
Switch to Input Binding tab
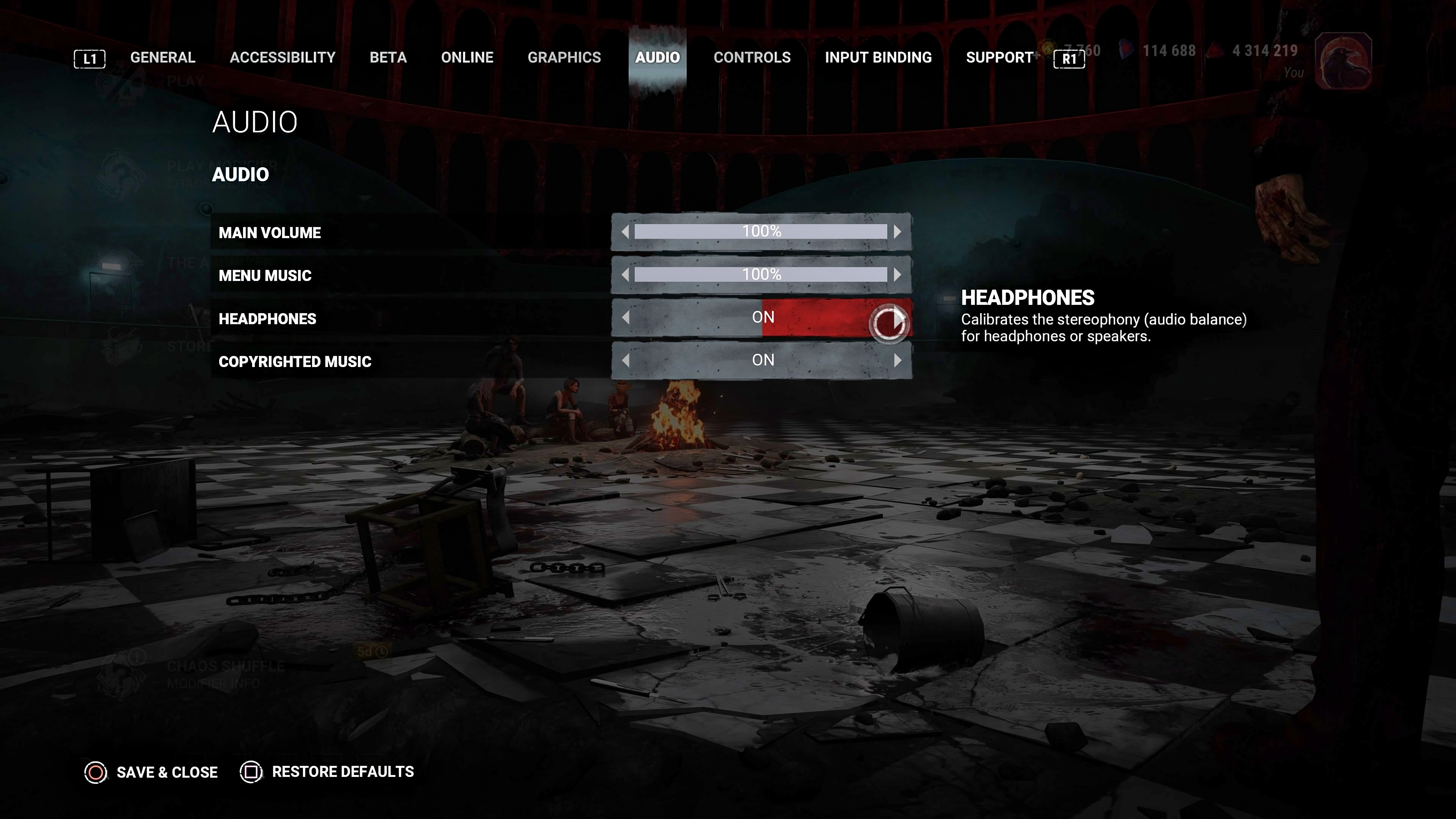(878, 58)
